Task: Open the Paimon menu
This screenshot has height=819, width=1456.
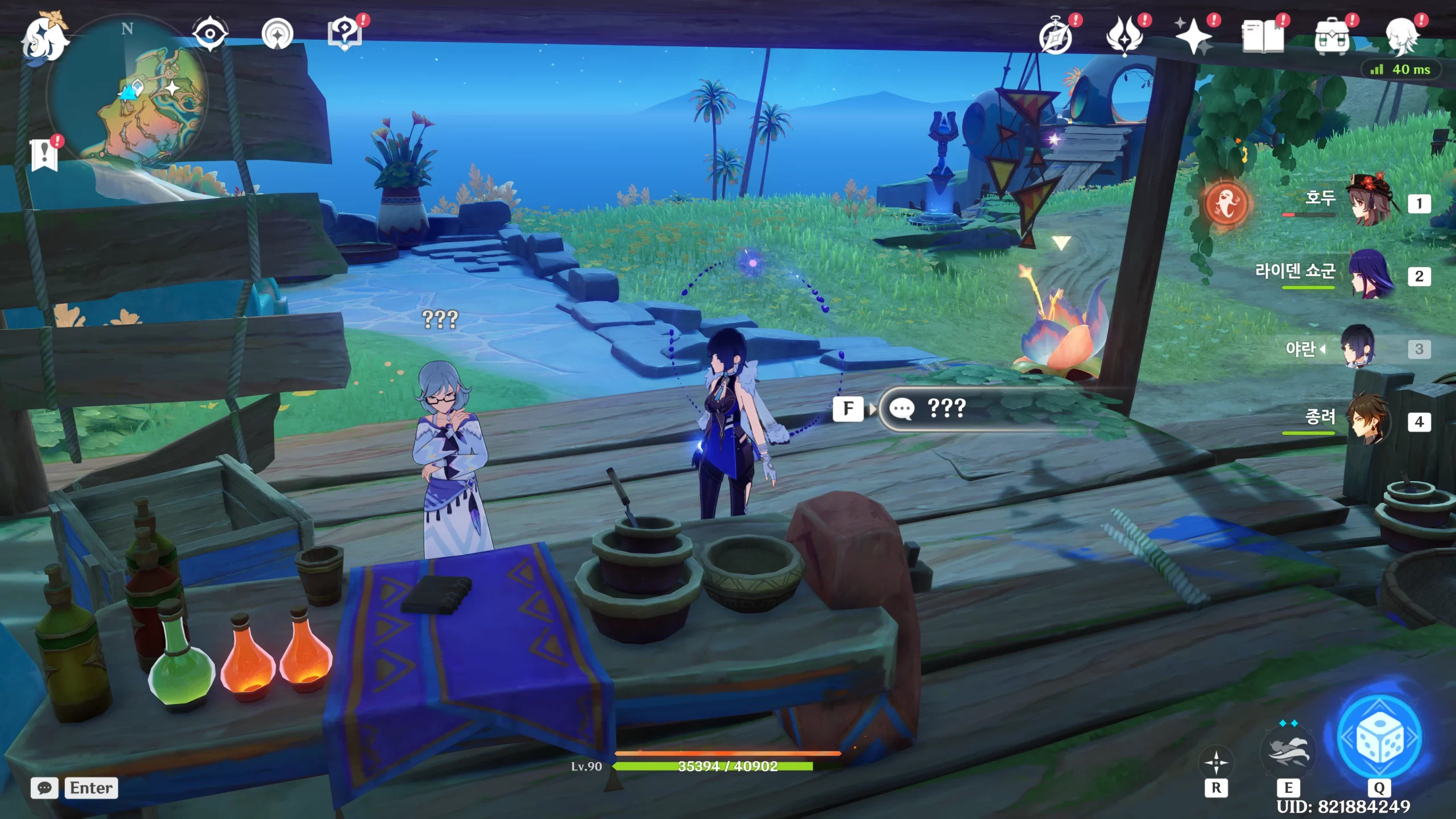Action: (x=44, y=39)
